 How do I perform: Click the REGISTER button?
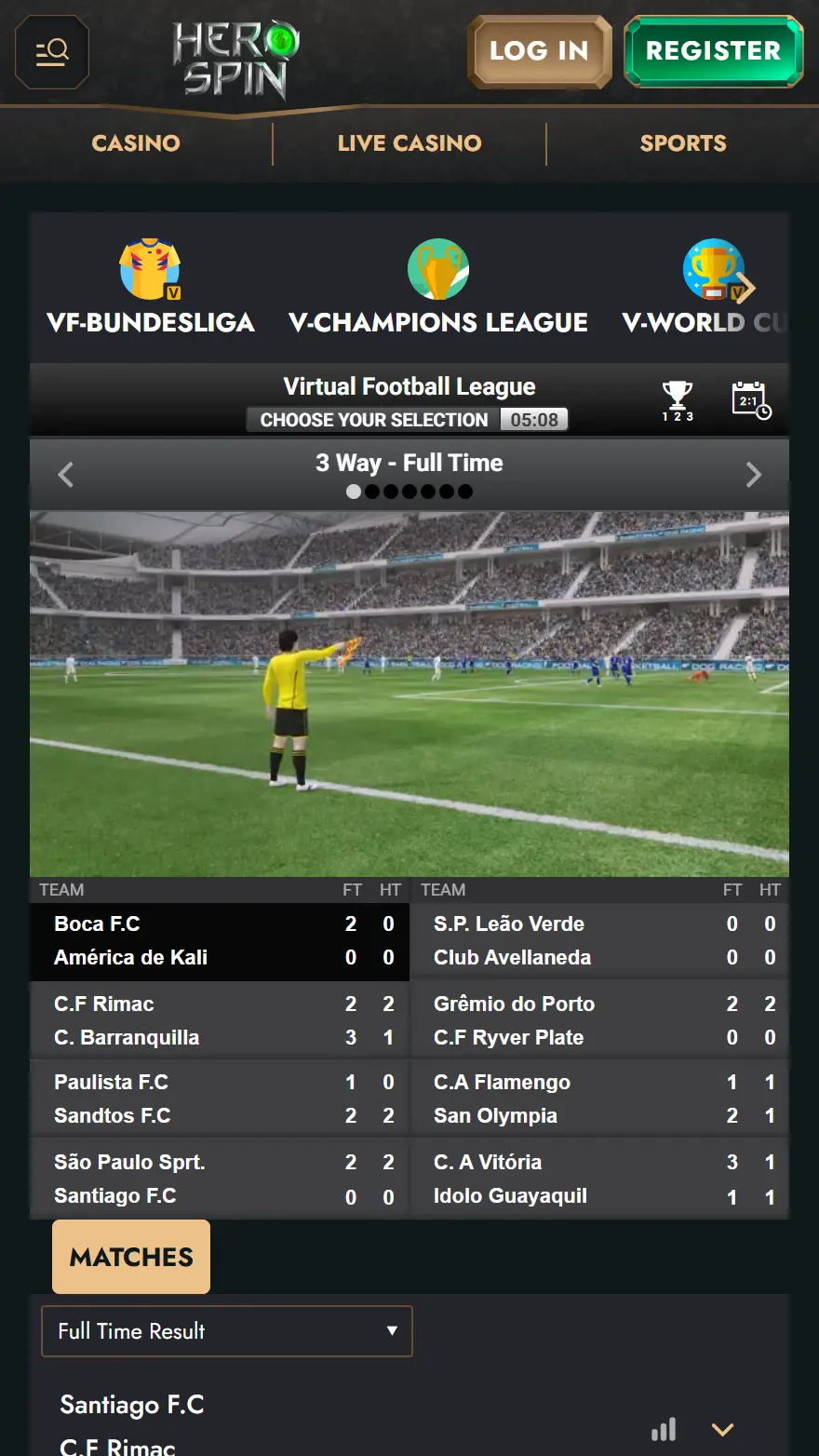pos(713,51)
